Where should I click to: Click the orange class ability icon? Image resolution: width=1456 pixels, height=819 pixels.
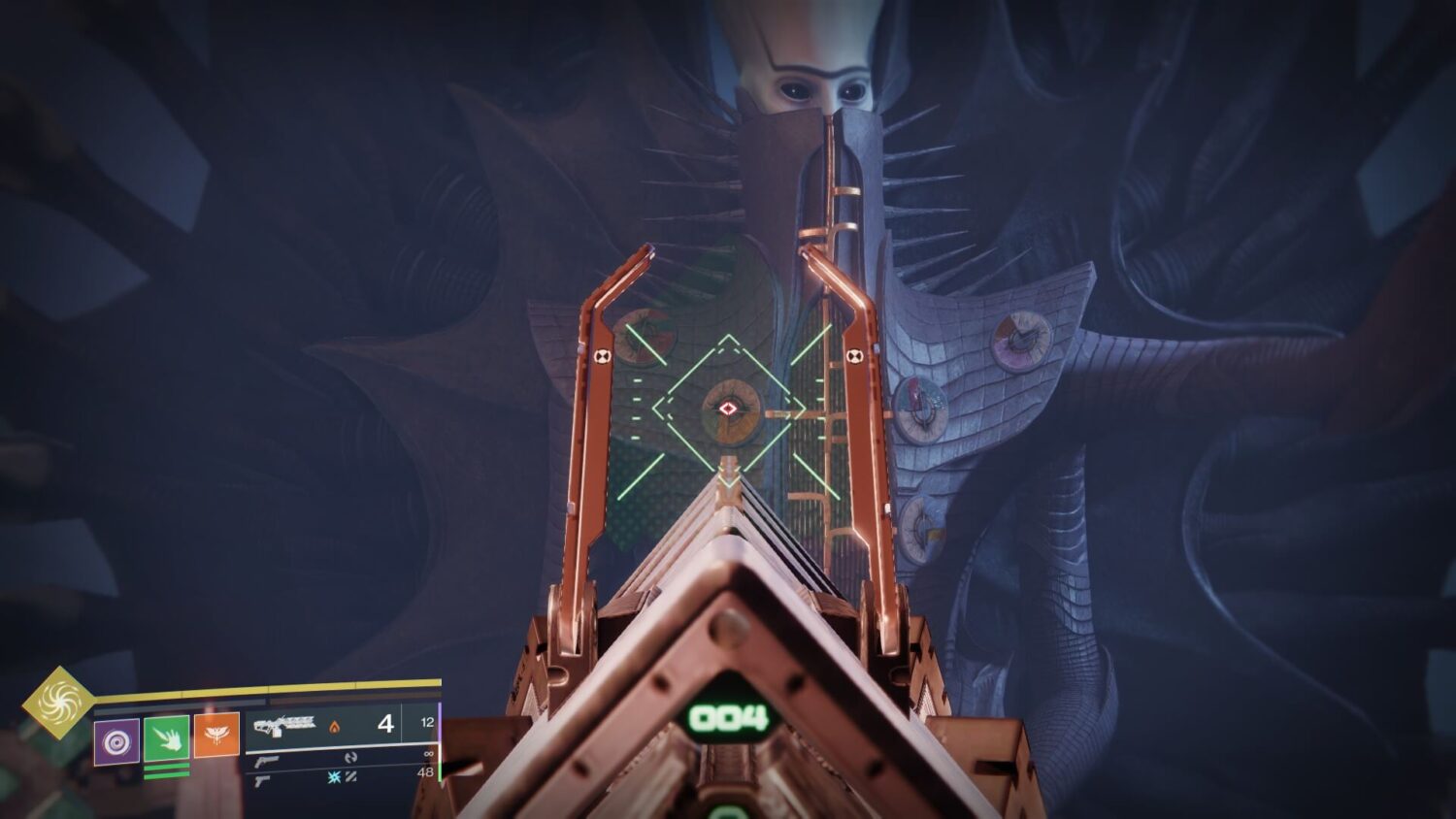[215, 735]
